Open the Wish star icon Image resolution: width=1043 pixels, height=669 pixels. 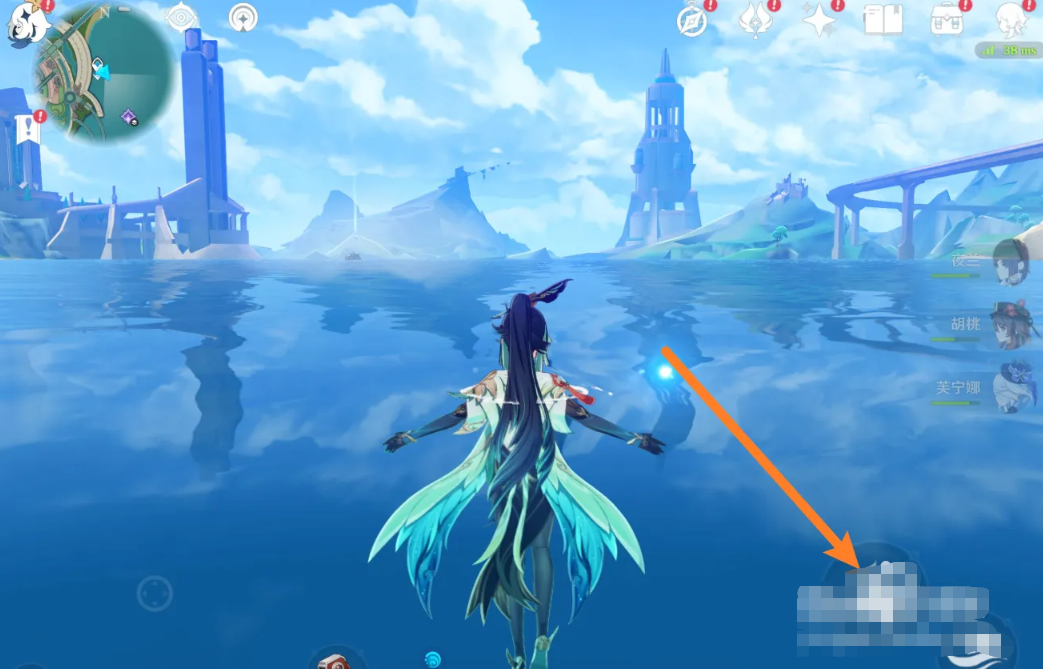click(x=819, y=20)
